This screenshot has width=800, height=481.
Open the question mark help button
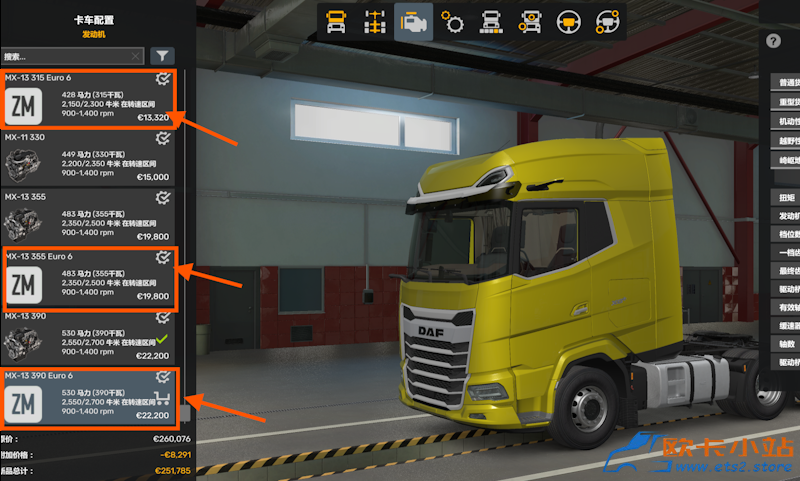pos(773,41)
